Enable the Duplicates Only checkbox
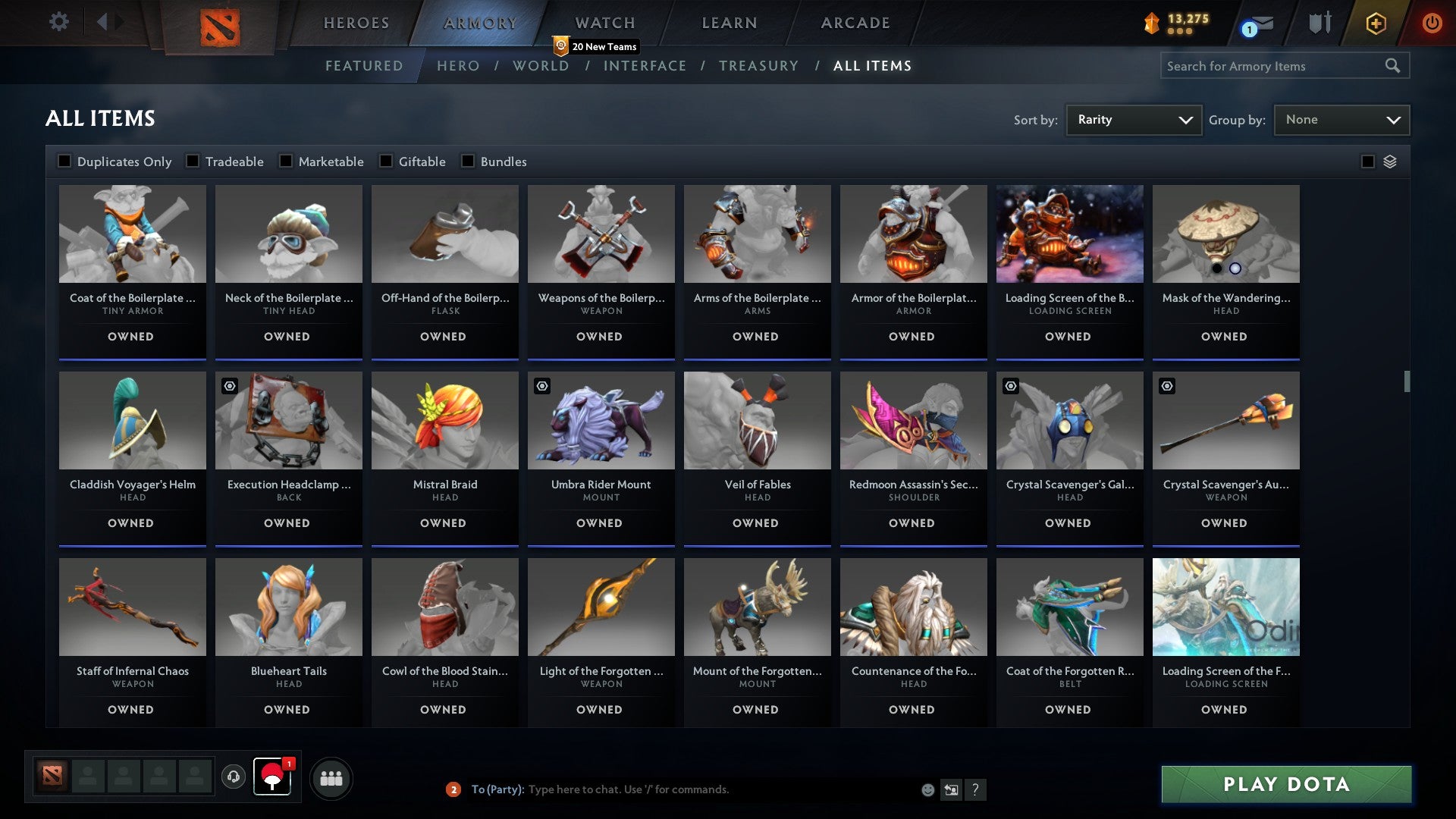The width and height of the screenshot is (1456, 819). [64, 161]
